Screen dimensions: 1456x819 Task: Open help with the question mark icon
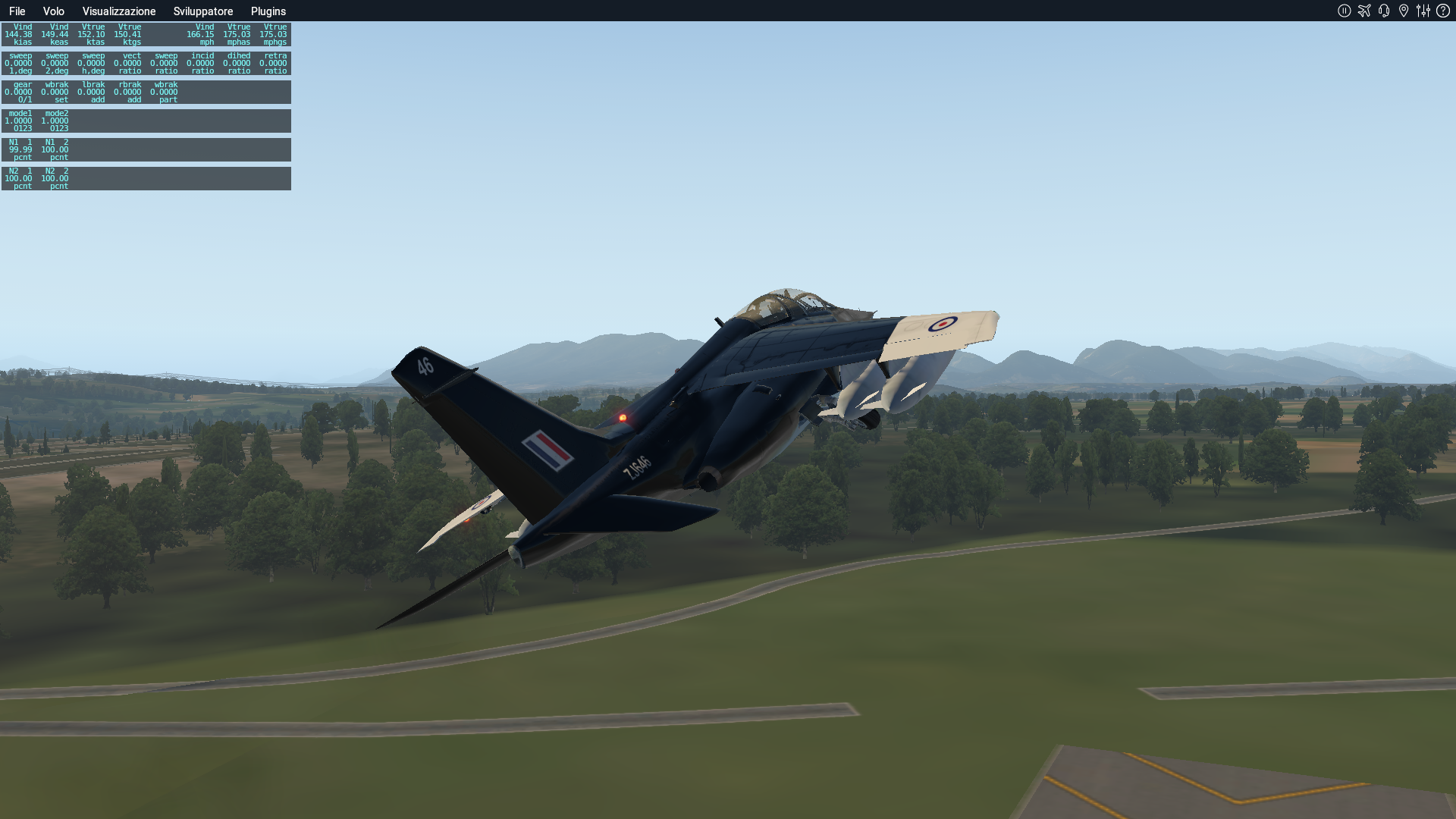point(1443,11)
